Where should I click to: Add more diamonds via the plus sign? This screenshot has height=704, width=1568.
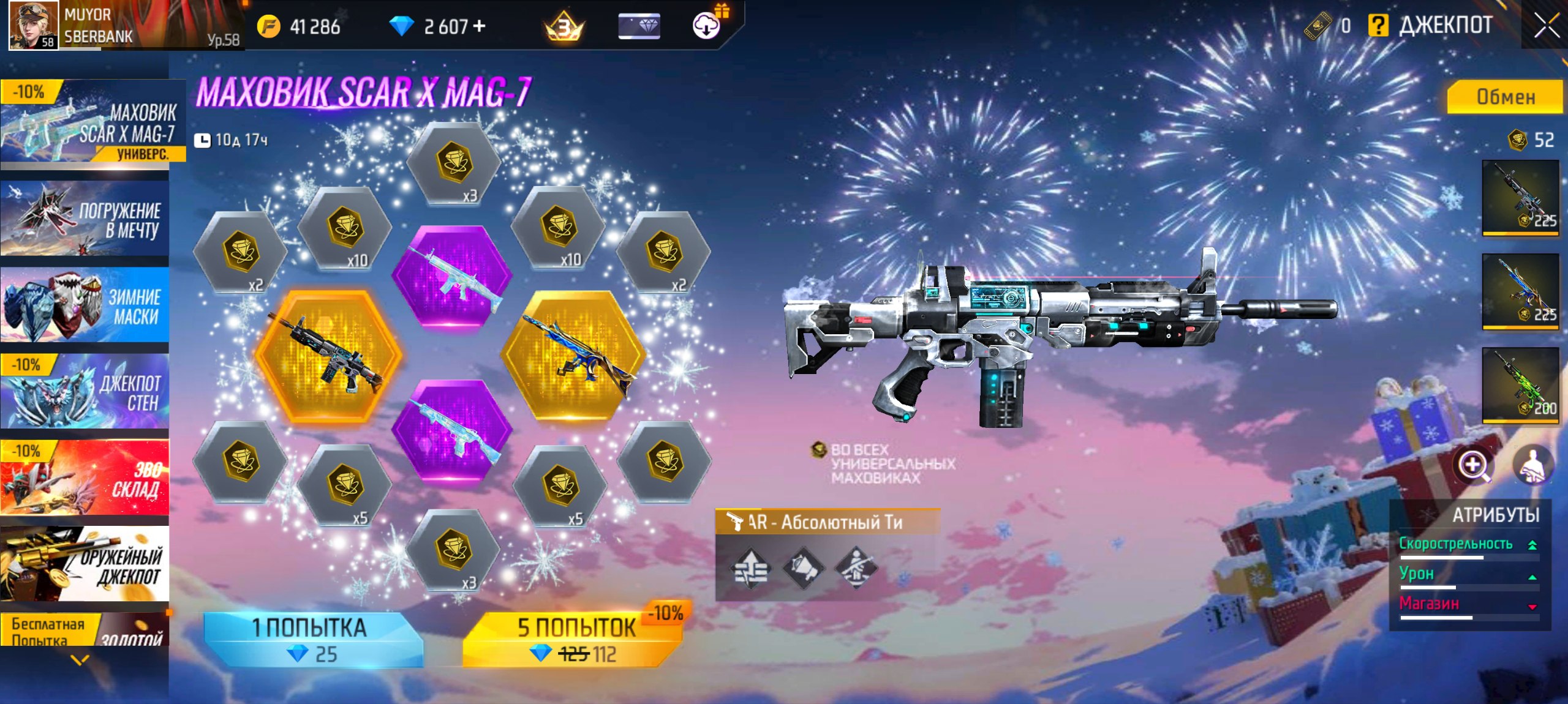coord(480,26)
